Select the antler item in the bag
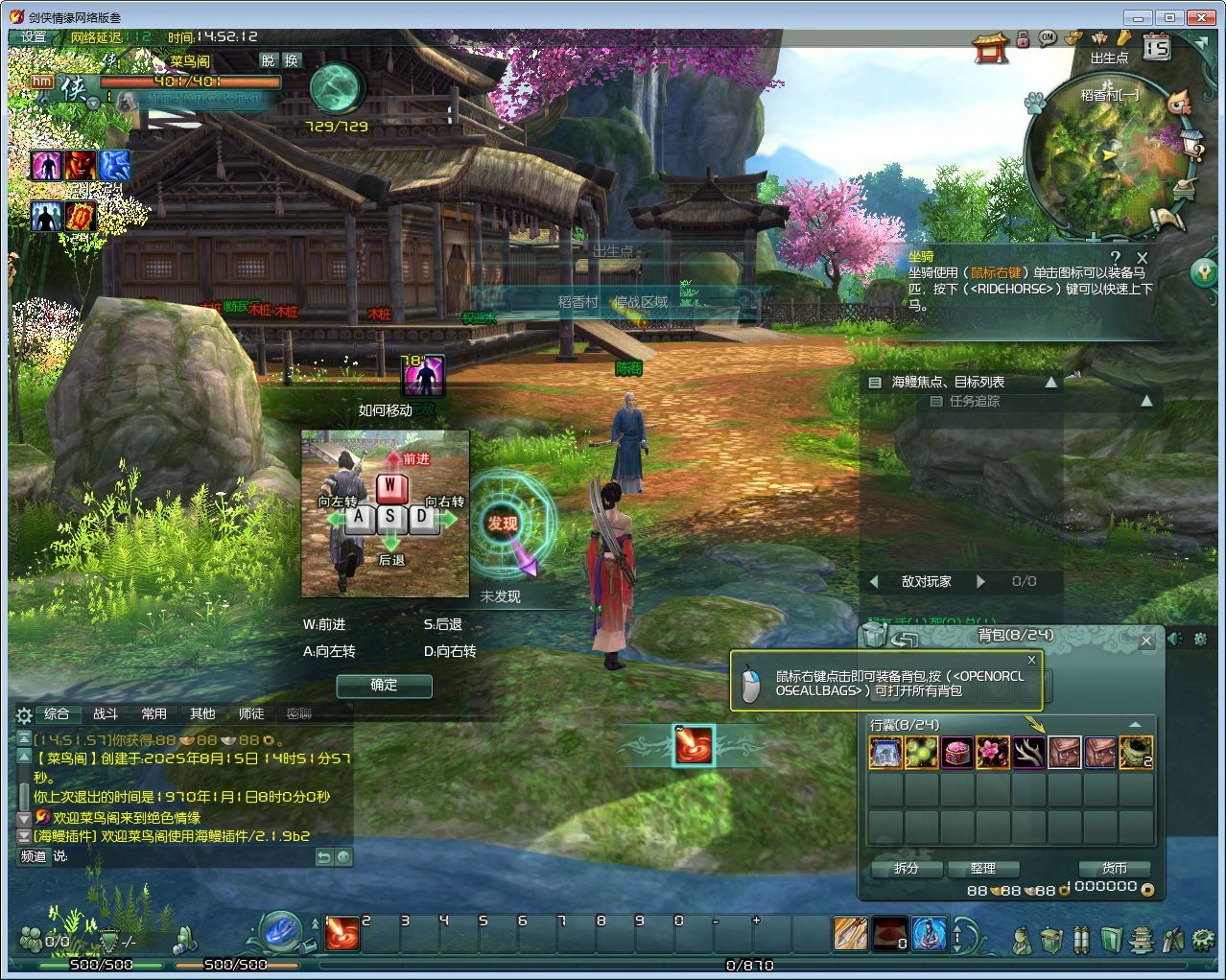1226x980 pixels. coord(1028,753)
